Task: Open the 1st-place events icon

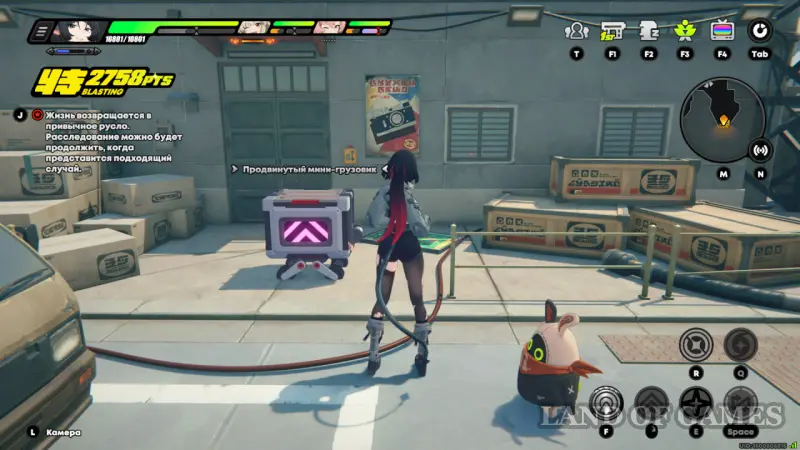Action: point(612,31)
